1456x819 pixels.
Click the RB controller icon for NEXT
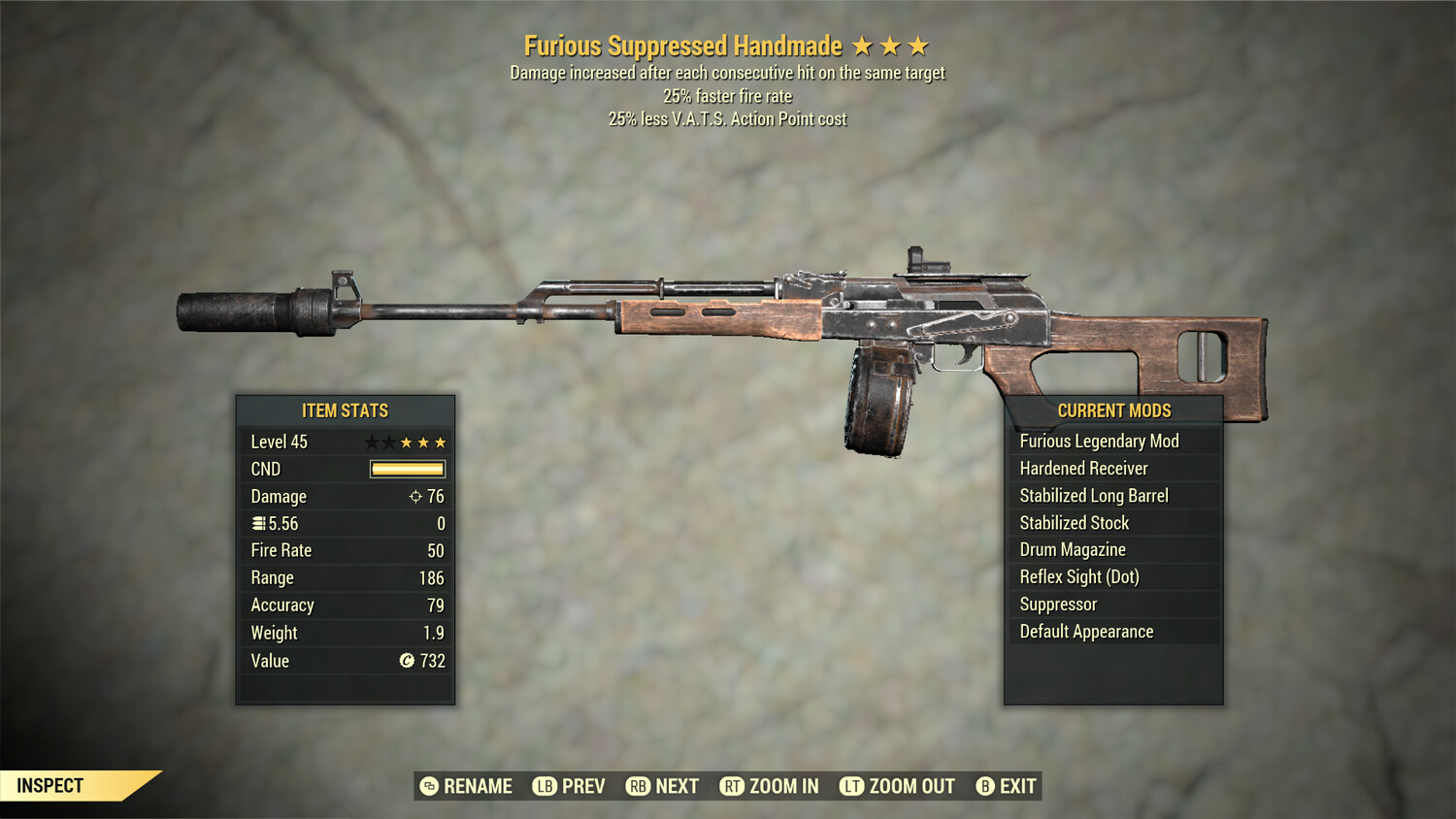coord(638,786)
